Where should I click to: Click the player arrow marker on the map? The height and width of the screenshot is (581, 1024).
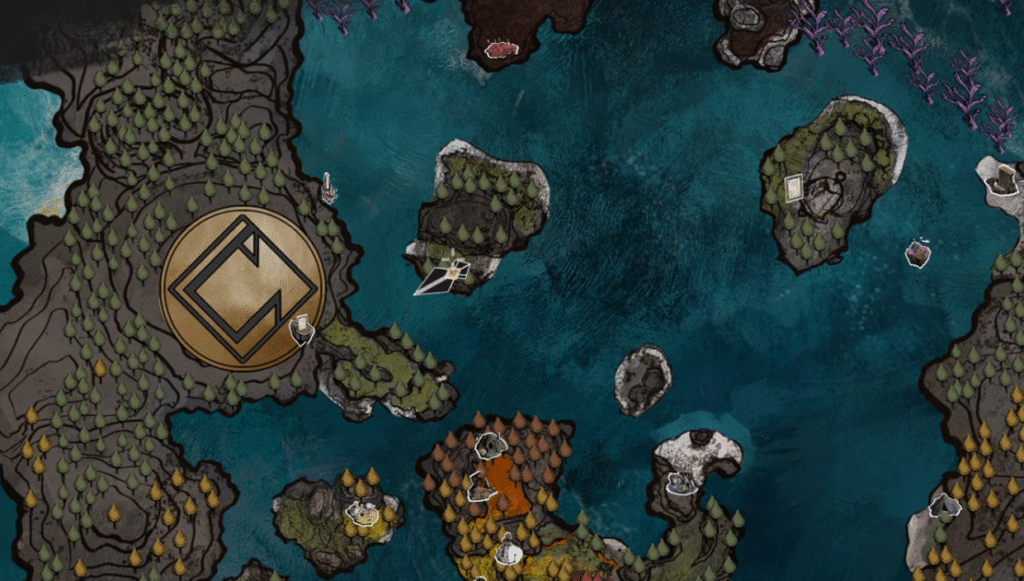tap(443, 277)
